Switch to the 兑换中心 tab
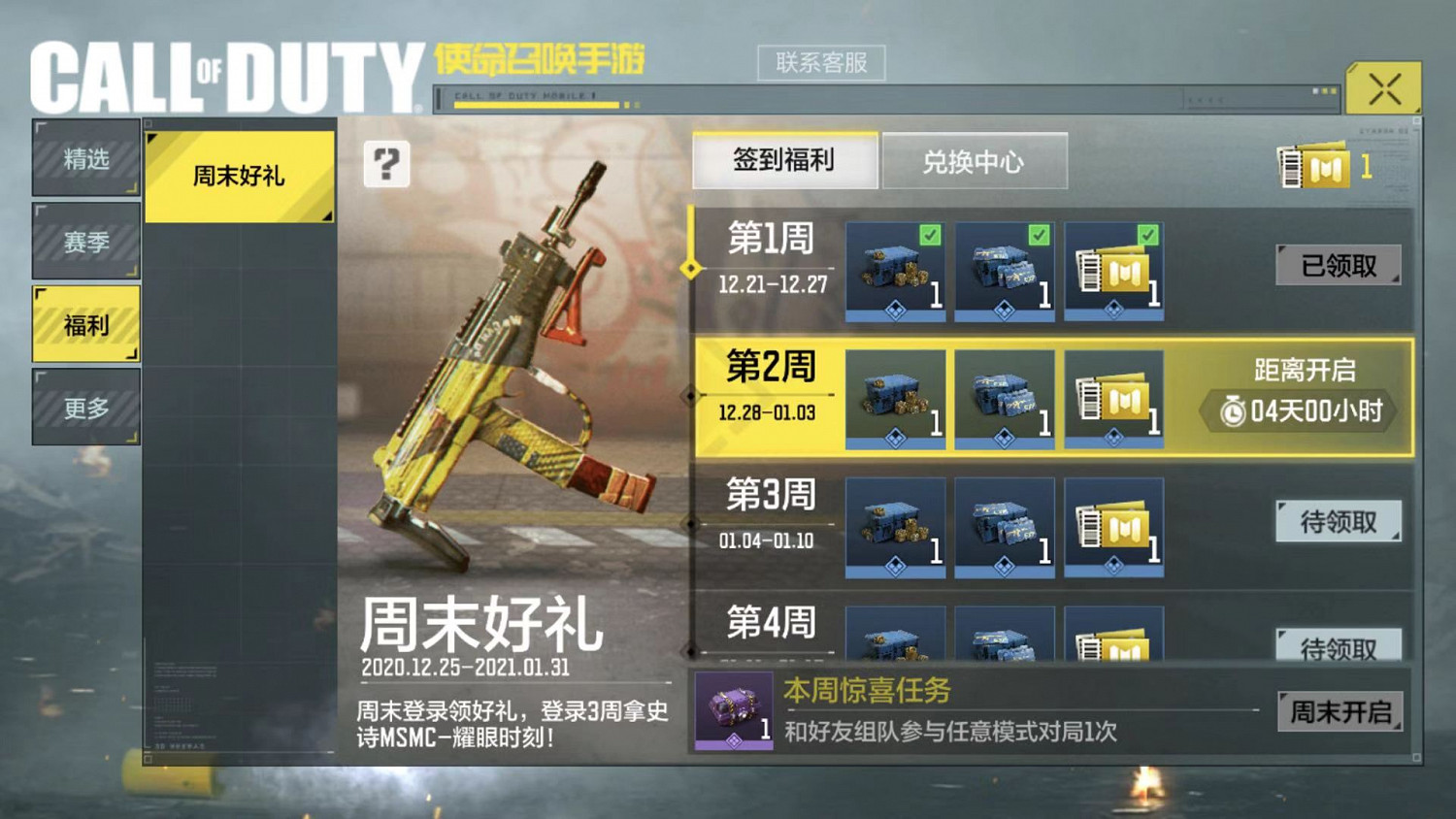Viewport: 1456px width, 819px height. pos(975,161)
